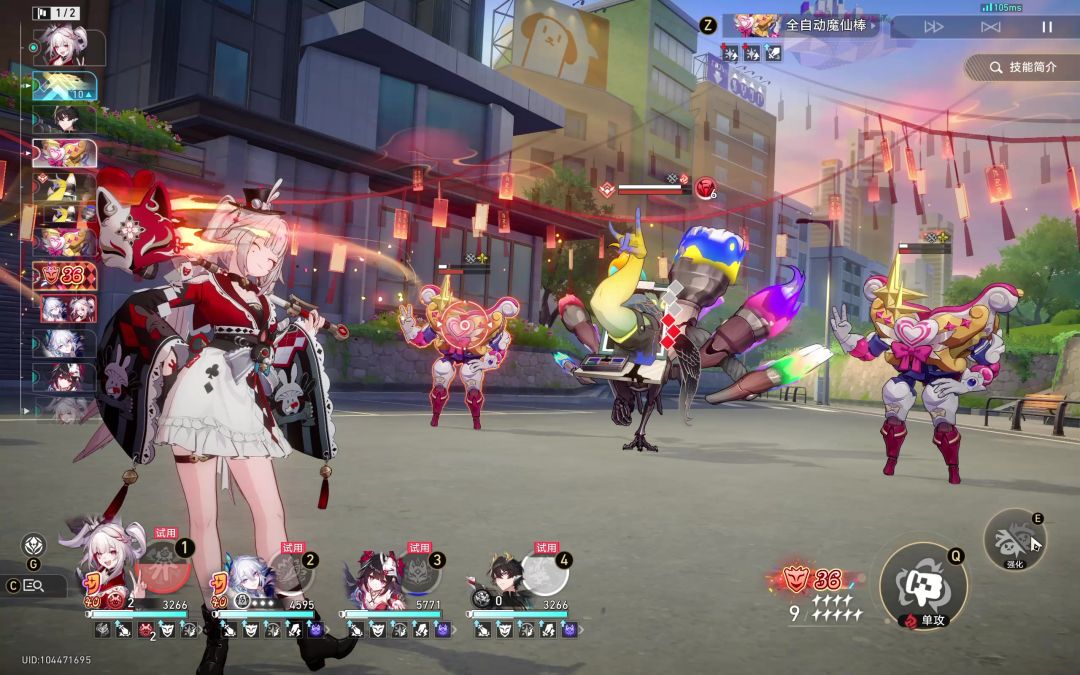Use the 单攻 basic attack
The image size is (1080, 675).
922,585
